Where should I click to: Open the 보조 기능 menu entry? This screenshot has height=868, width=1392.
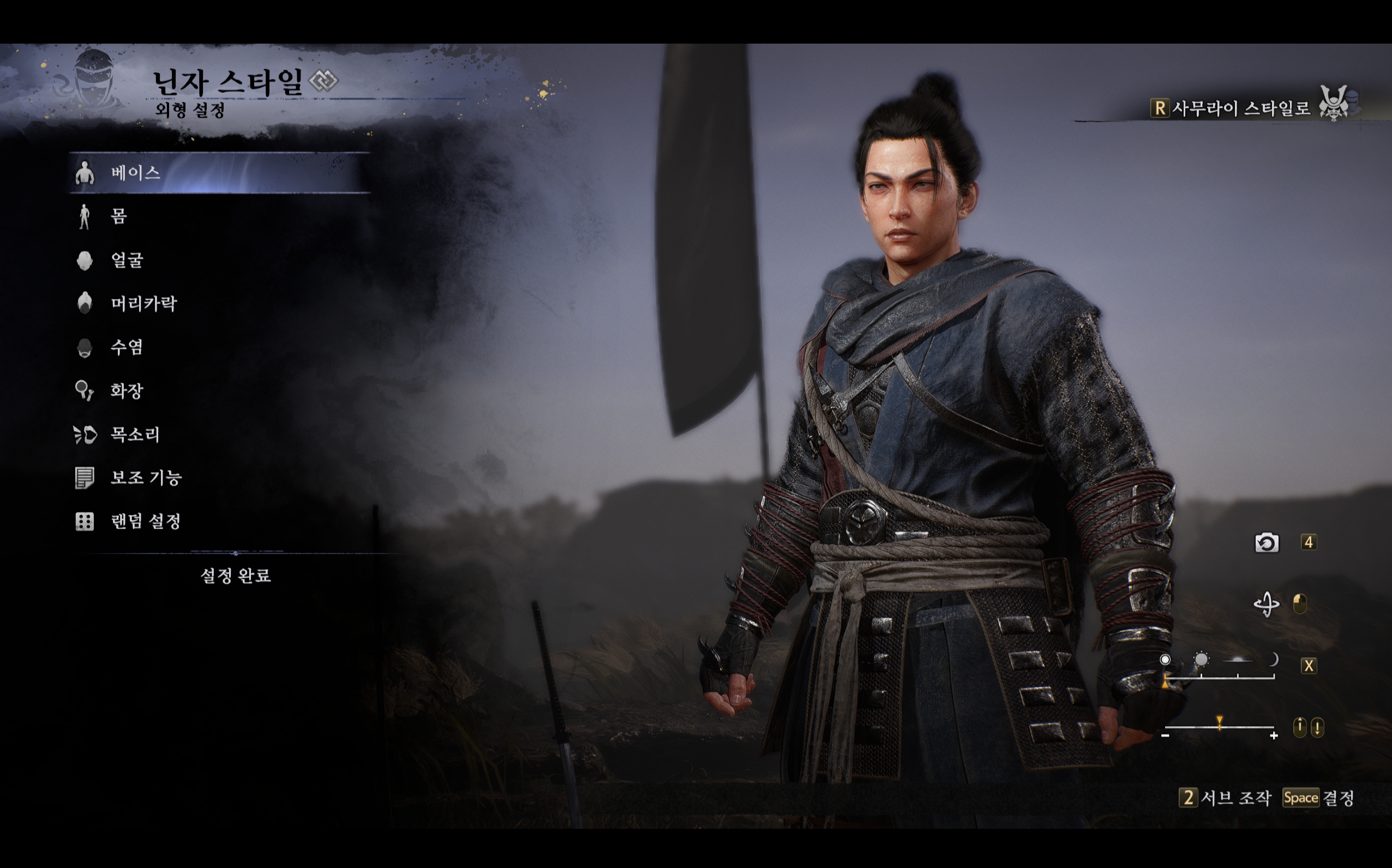146,478
